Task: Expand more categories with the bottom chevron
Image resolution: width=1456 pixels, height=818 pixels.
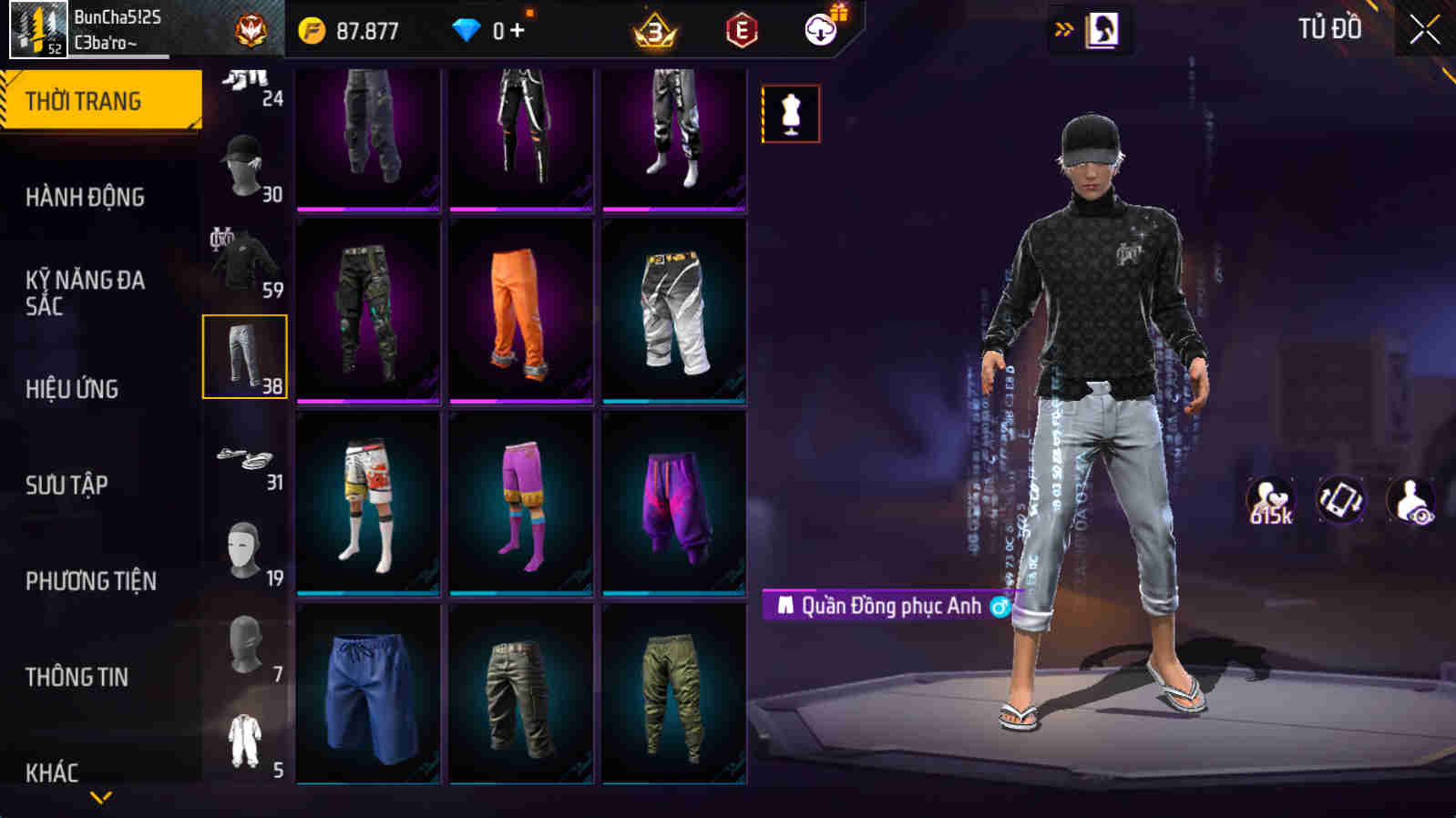Action: click(x=100, y=799)
